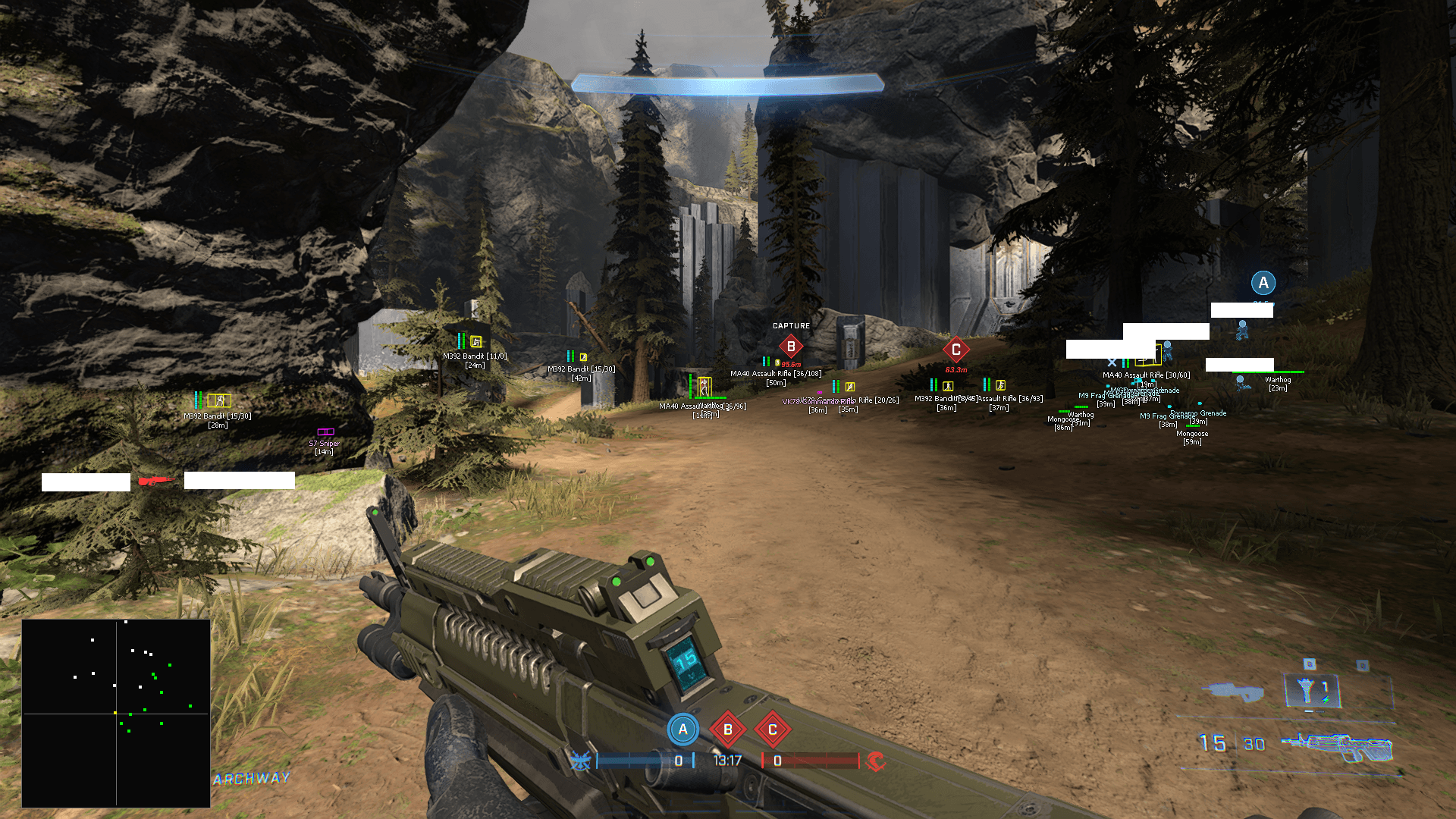Click the zone C waypoint marker
This screenshot has height=819, width=1456.
(955, 350)
